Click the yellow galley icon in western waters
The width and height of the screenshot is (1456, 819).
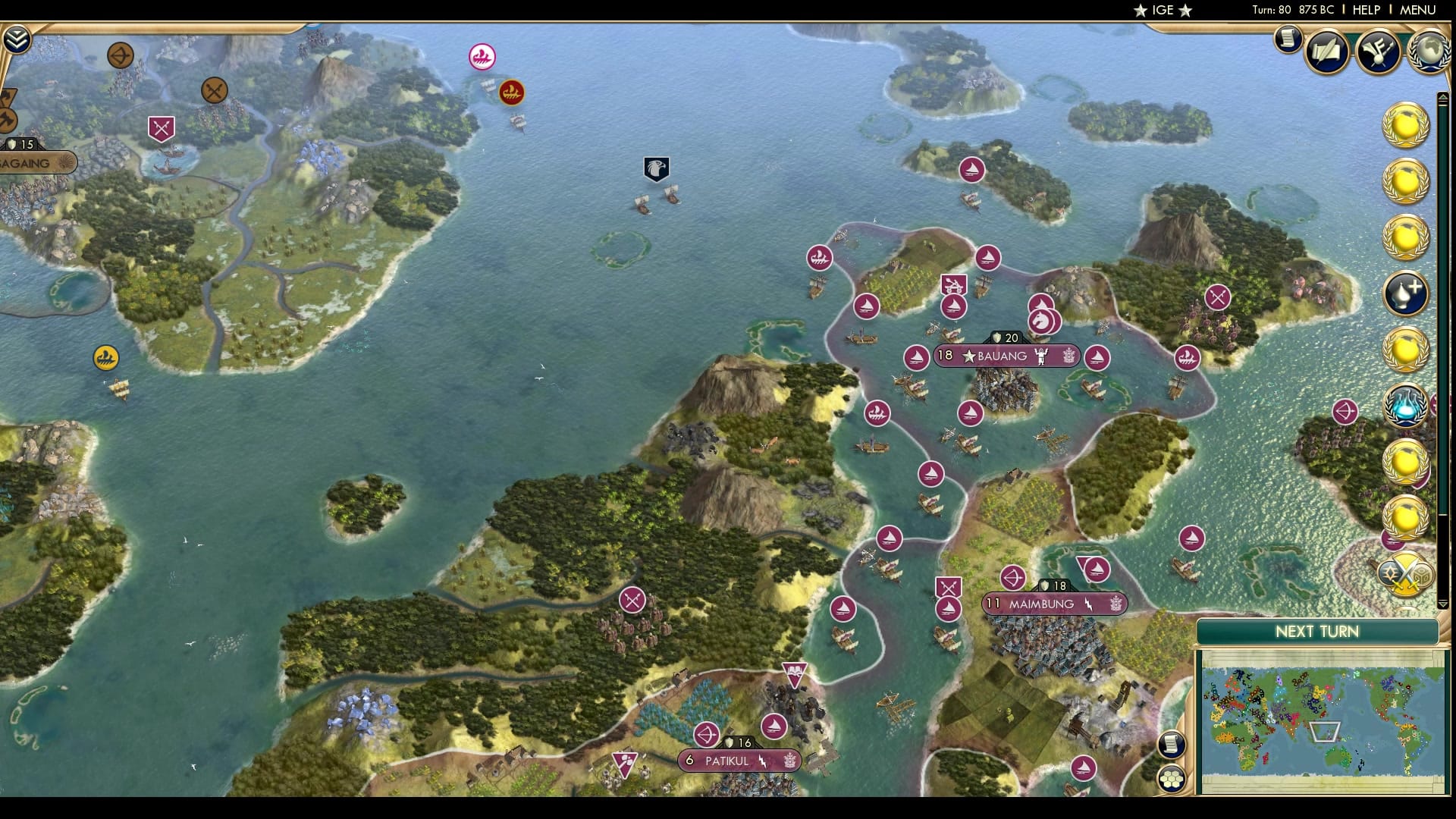click(106, 357)
